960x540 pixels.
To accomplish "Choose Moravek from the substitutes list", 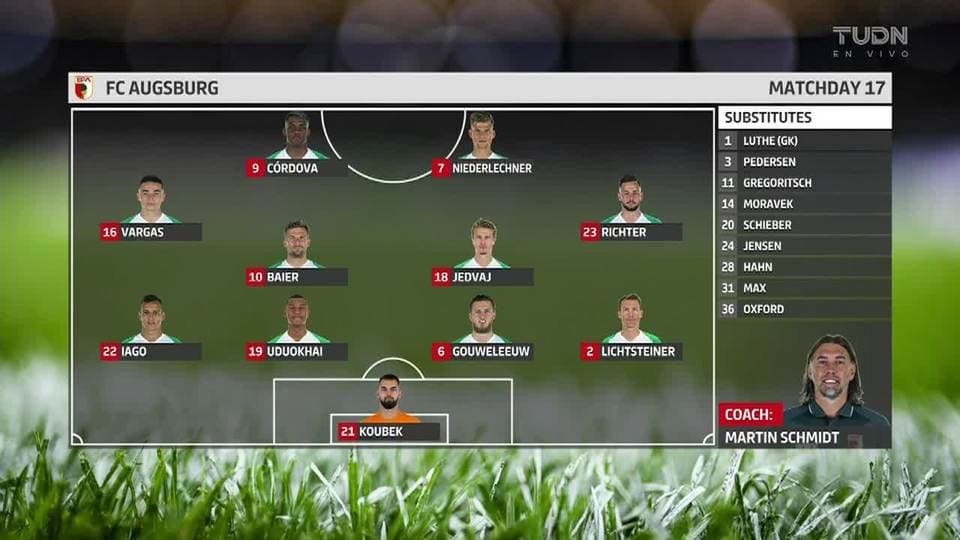I will click(x=804, y=204).
